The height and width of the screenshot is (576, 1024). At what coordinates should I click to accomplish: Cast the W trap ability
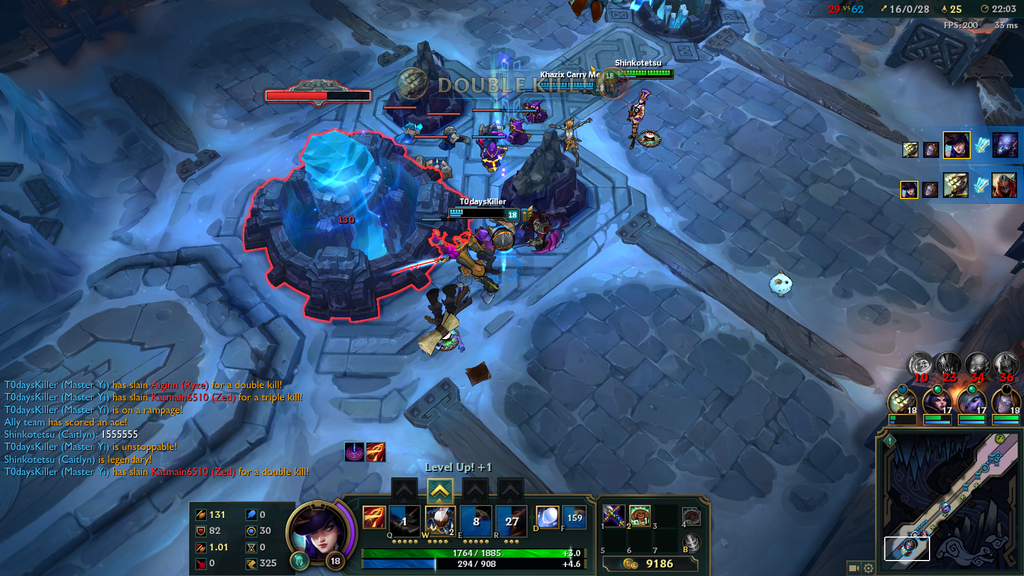click(x=440, y=519)
